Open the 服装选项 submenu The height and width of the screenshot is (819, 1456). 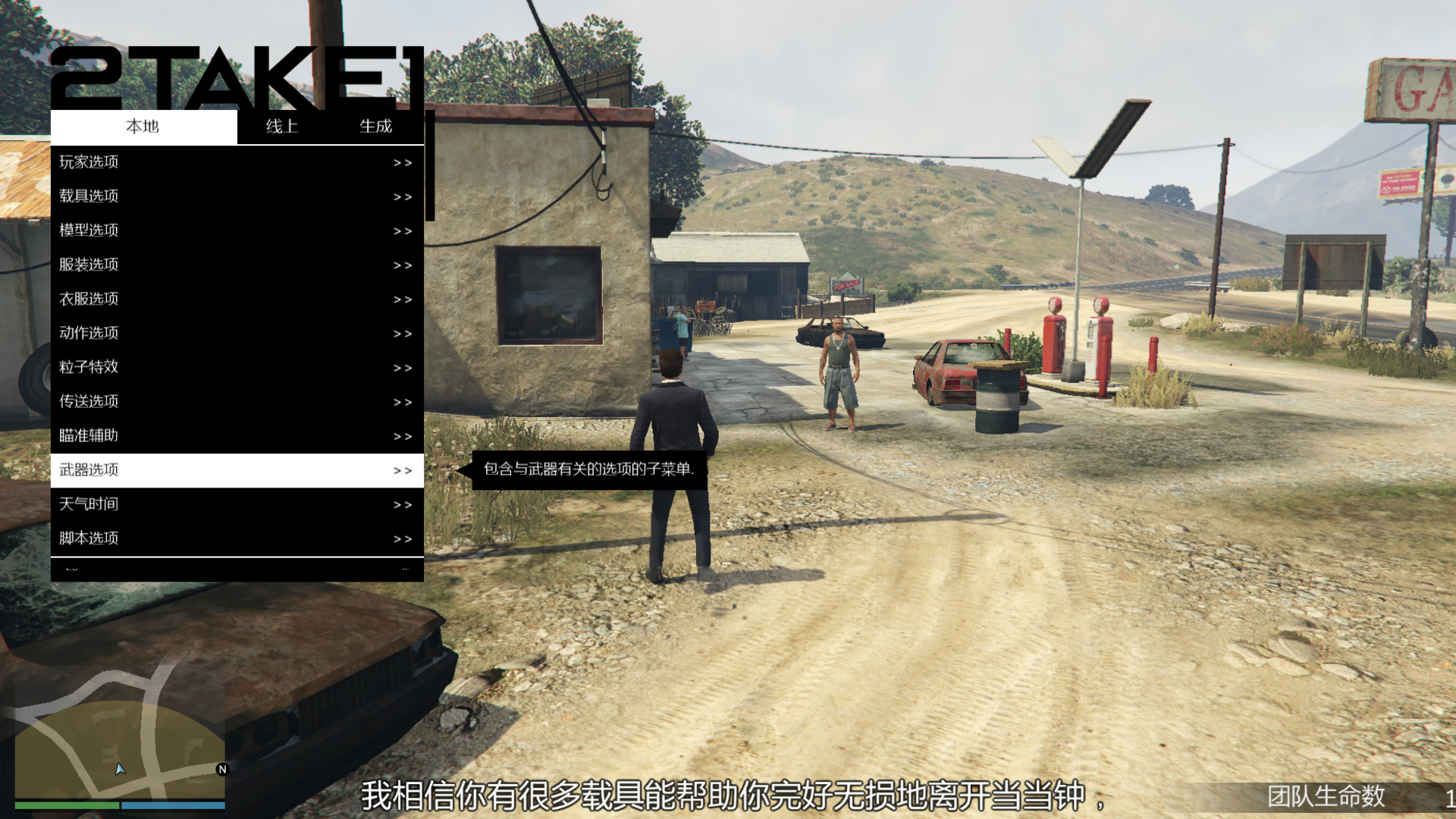pyautogui.click(x=152, y=265)
